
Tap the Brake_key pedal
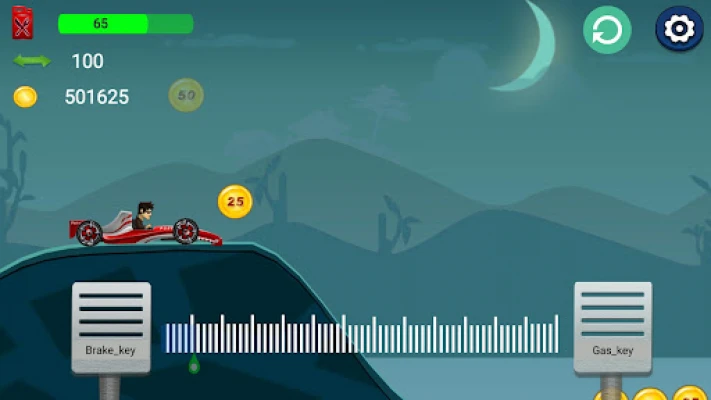111,327
